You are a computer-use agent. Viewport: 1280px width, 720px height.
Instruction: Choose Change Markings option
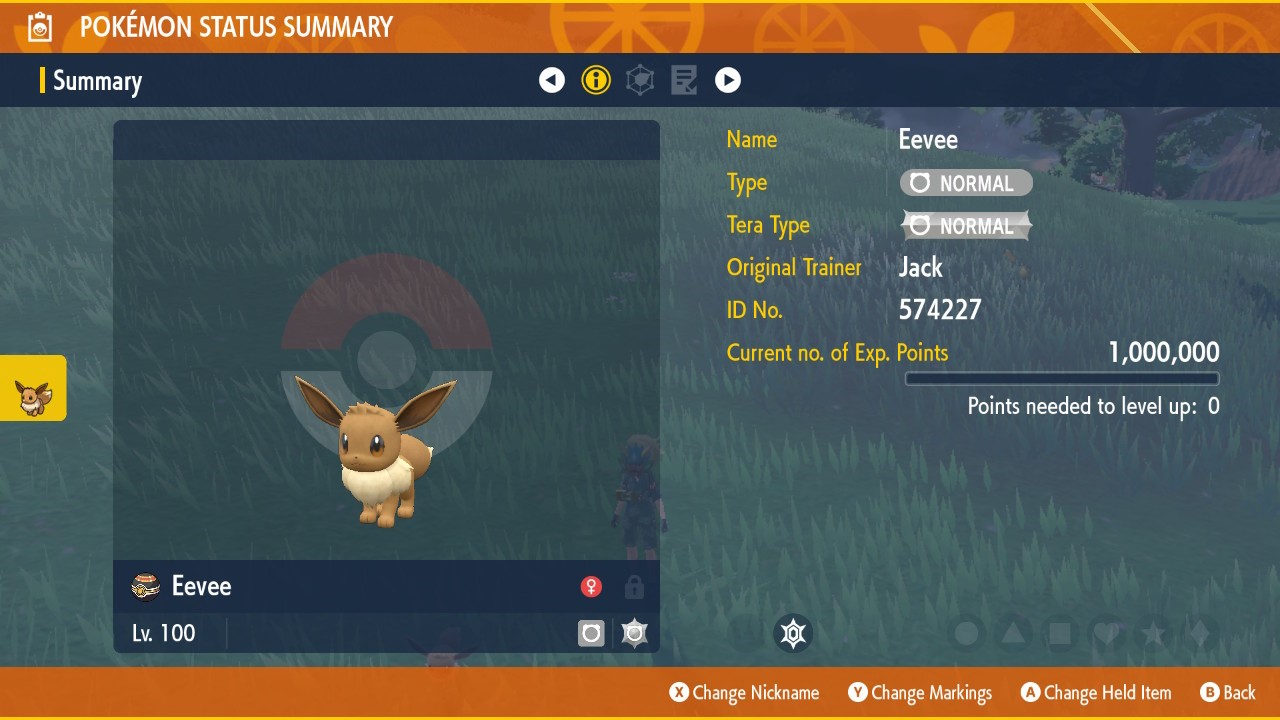pos(920,692)
